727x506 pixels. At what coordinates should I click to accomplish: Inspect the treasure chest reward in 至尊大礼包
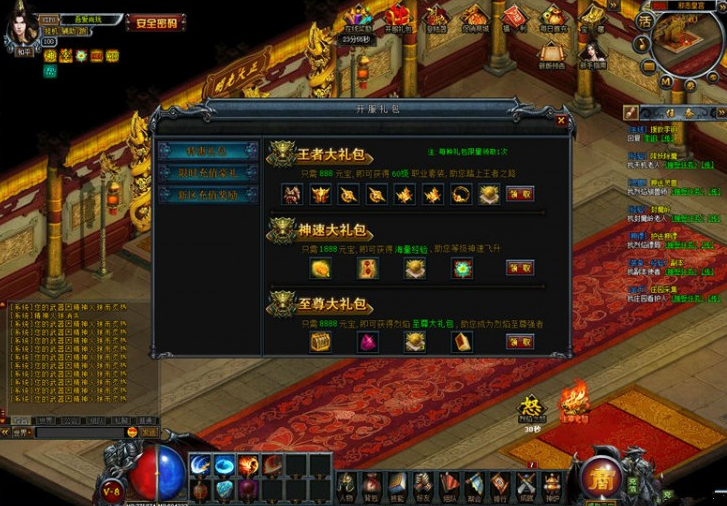pyautogui.click(x=320, y=342)
